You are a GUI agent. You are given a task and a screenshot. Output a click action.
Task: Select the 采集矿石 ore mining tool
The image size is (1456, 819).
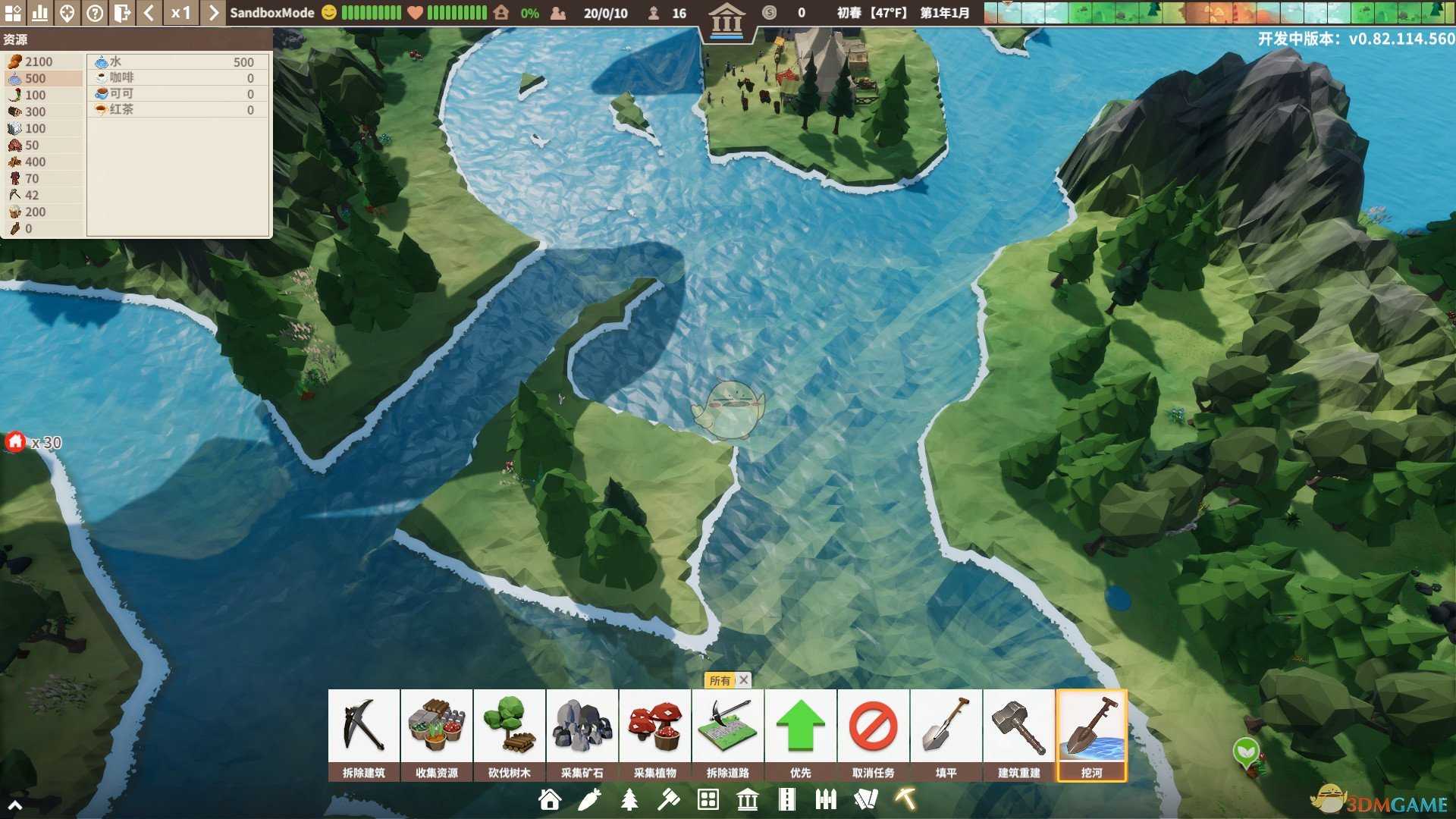click(582, 733)
